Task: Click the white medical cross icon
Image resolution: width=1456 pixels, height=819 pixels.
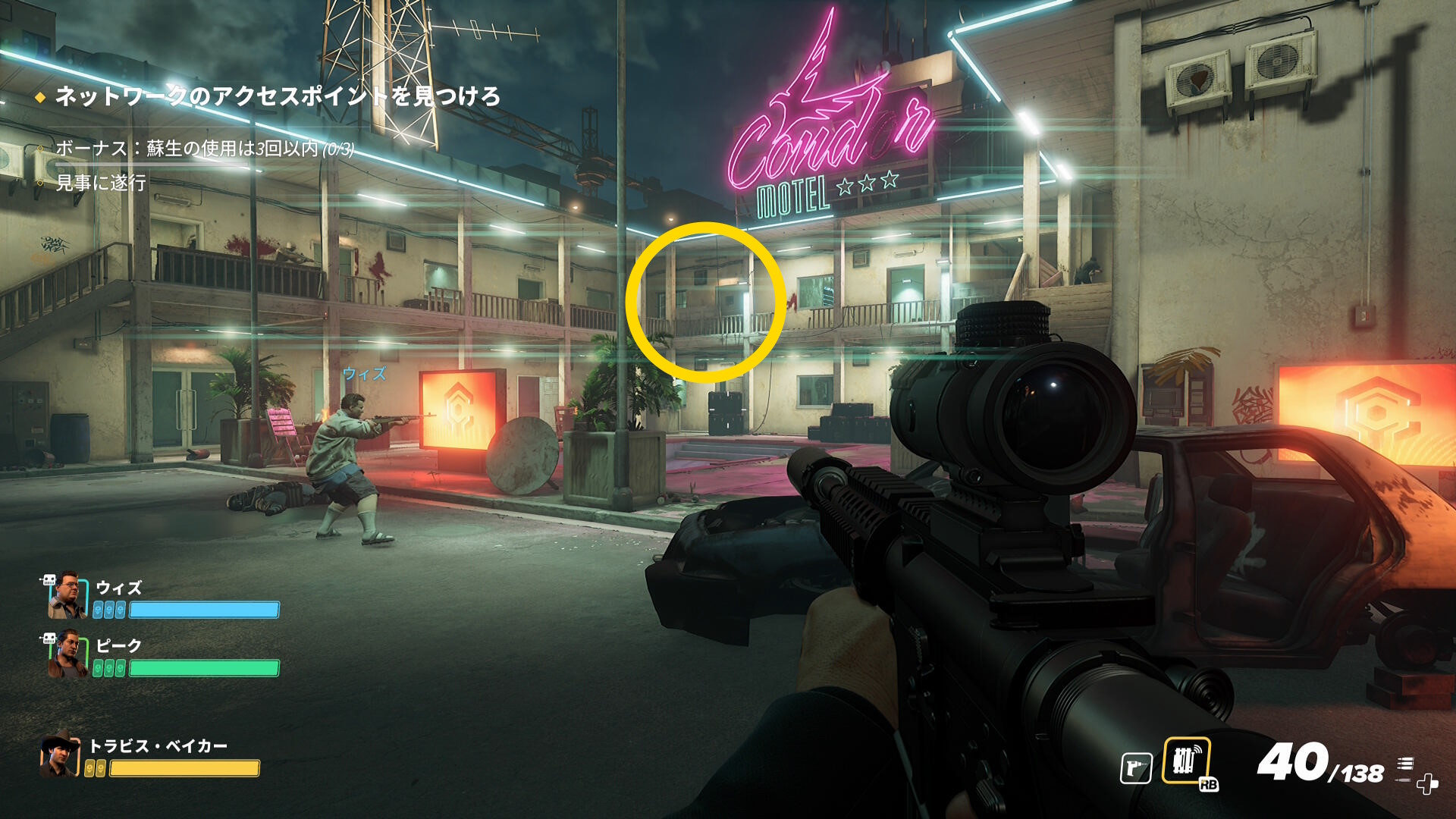Action: point(1427,783)
